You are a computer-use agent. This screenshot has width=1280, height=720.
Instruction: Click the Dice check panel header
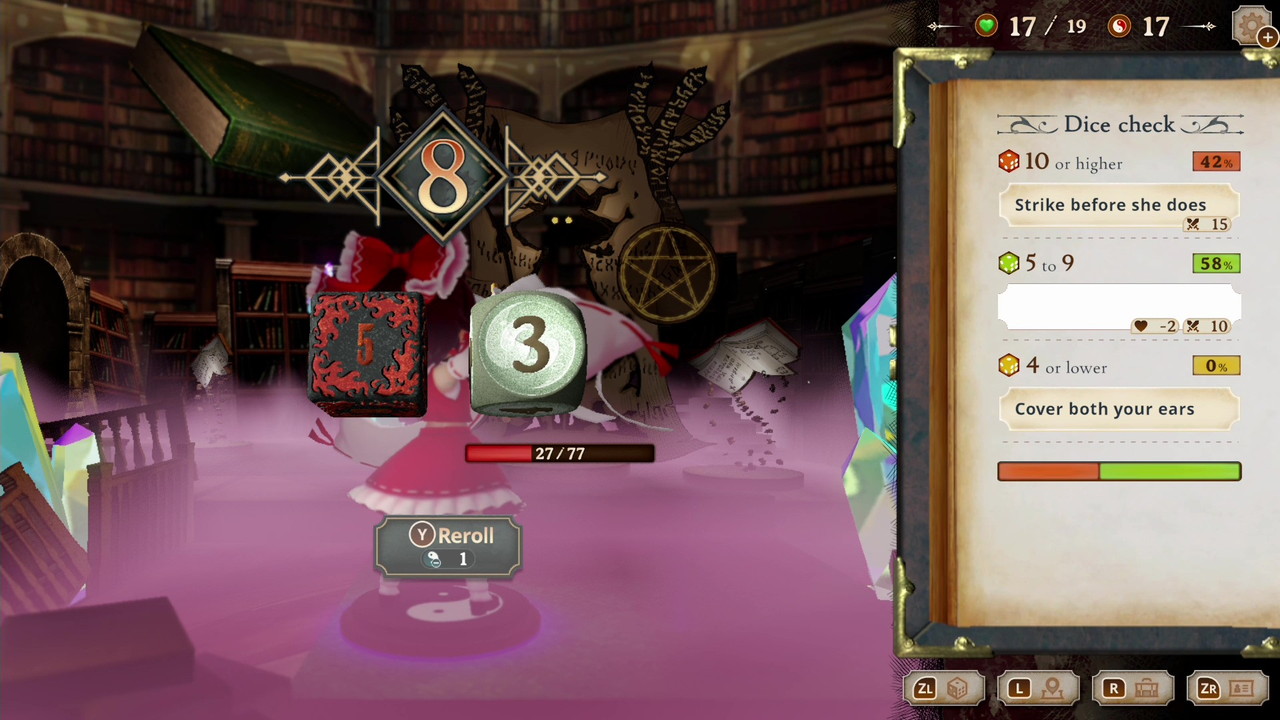click(1120, 124)
